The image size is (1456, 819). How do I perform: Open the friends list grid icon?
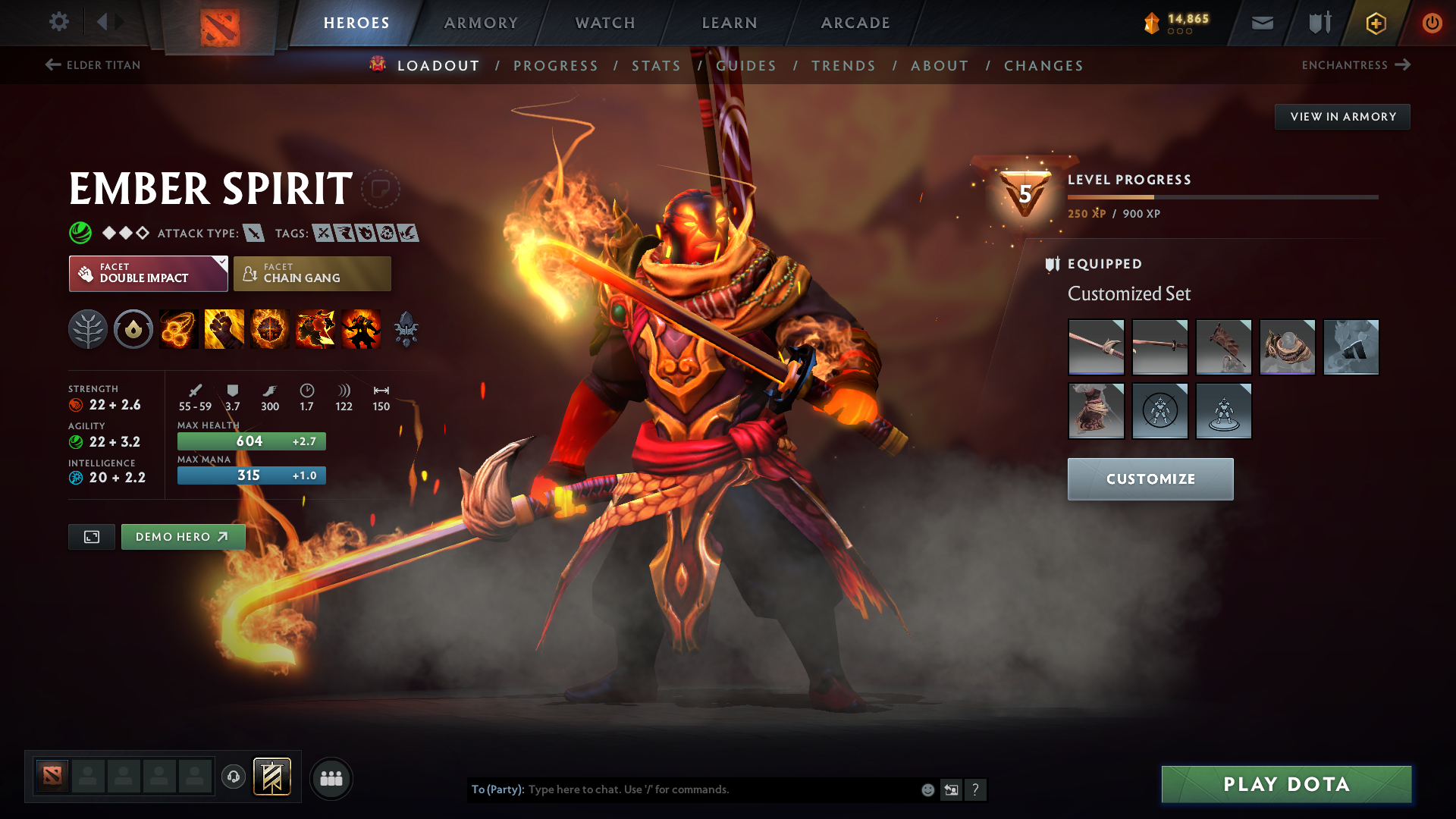click(331, 778)
